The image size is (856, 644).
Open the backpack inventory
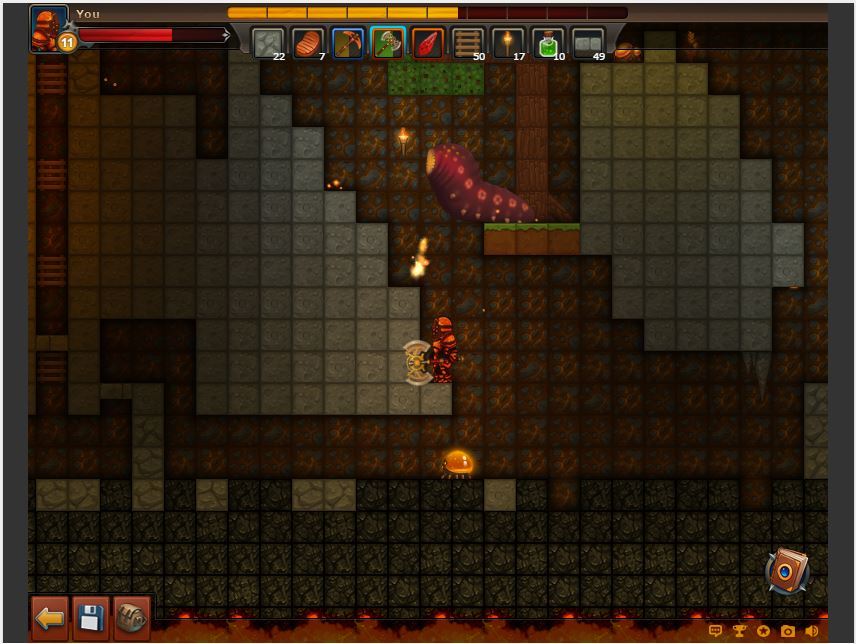pyautogui.click(x=131, y=617)
